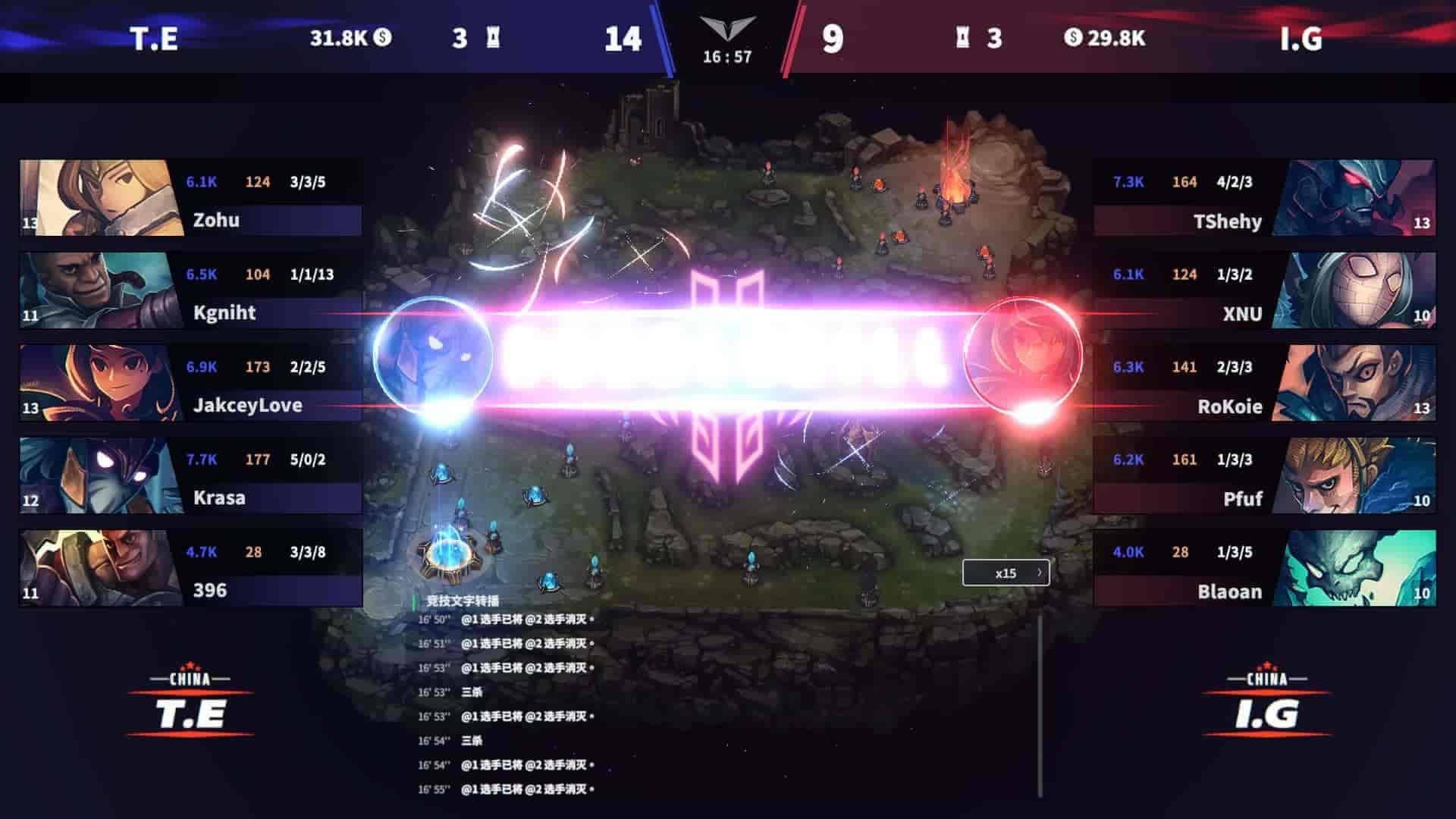This screenshot has height=819, width=1456.
Task: Click the tournament logo above the timer
Action: (730, 27)
